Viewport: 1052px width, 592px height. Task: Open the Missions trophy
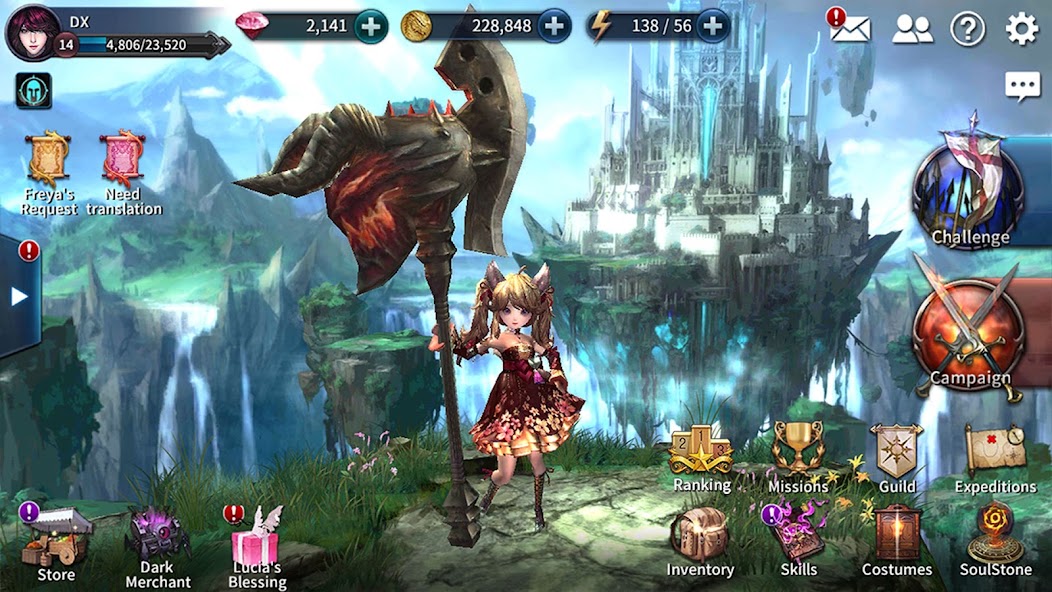click(797, 455)
